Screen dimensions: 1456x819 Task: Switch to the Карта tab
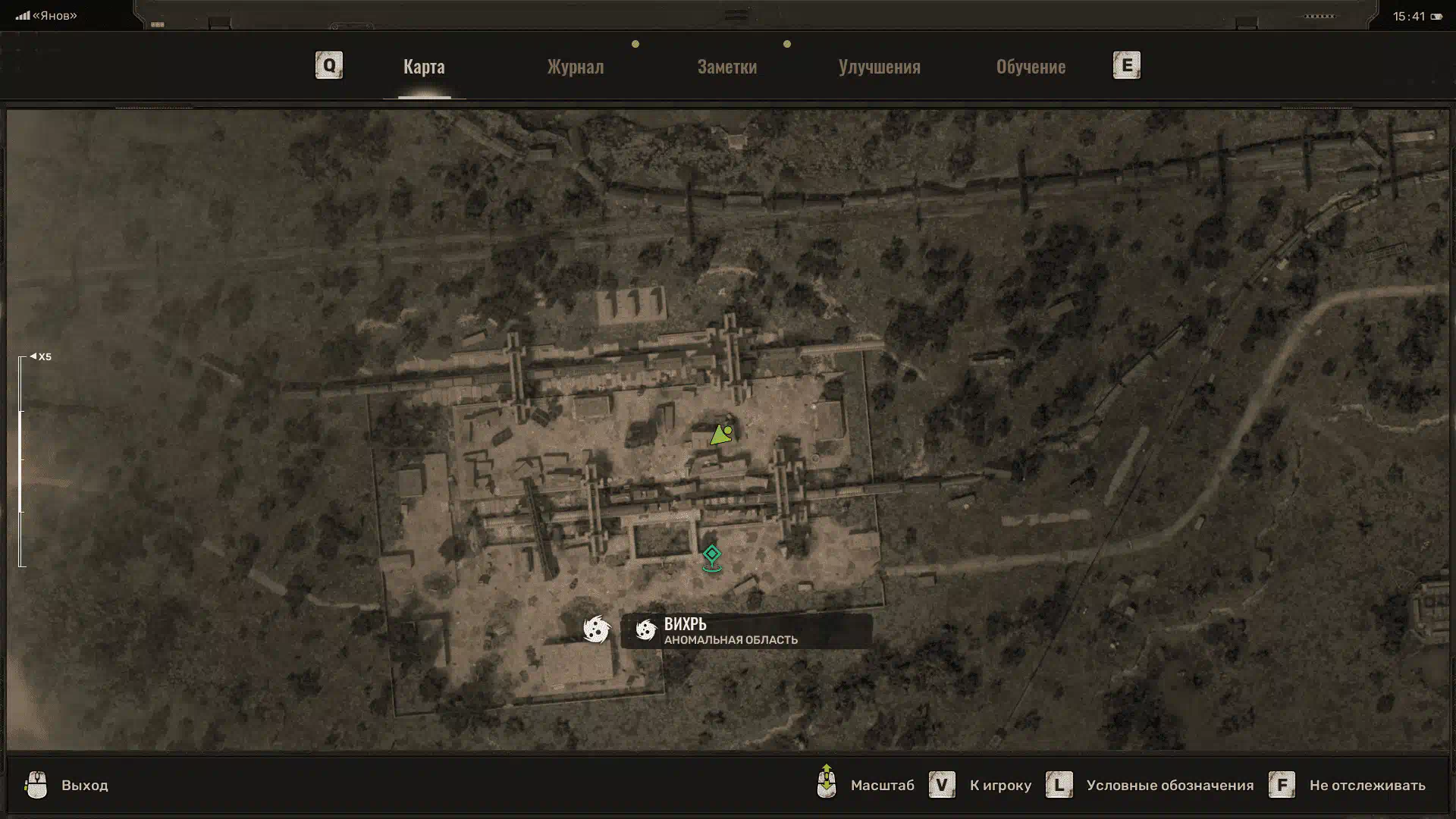pos(424,67)
